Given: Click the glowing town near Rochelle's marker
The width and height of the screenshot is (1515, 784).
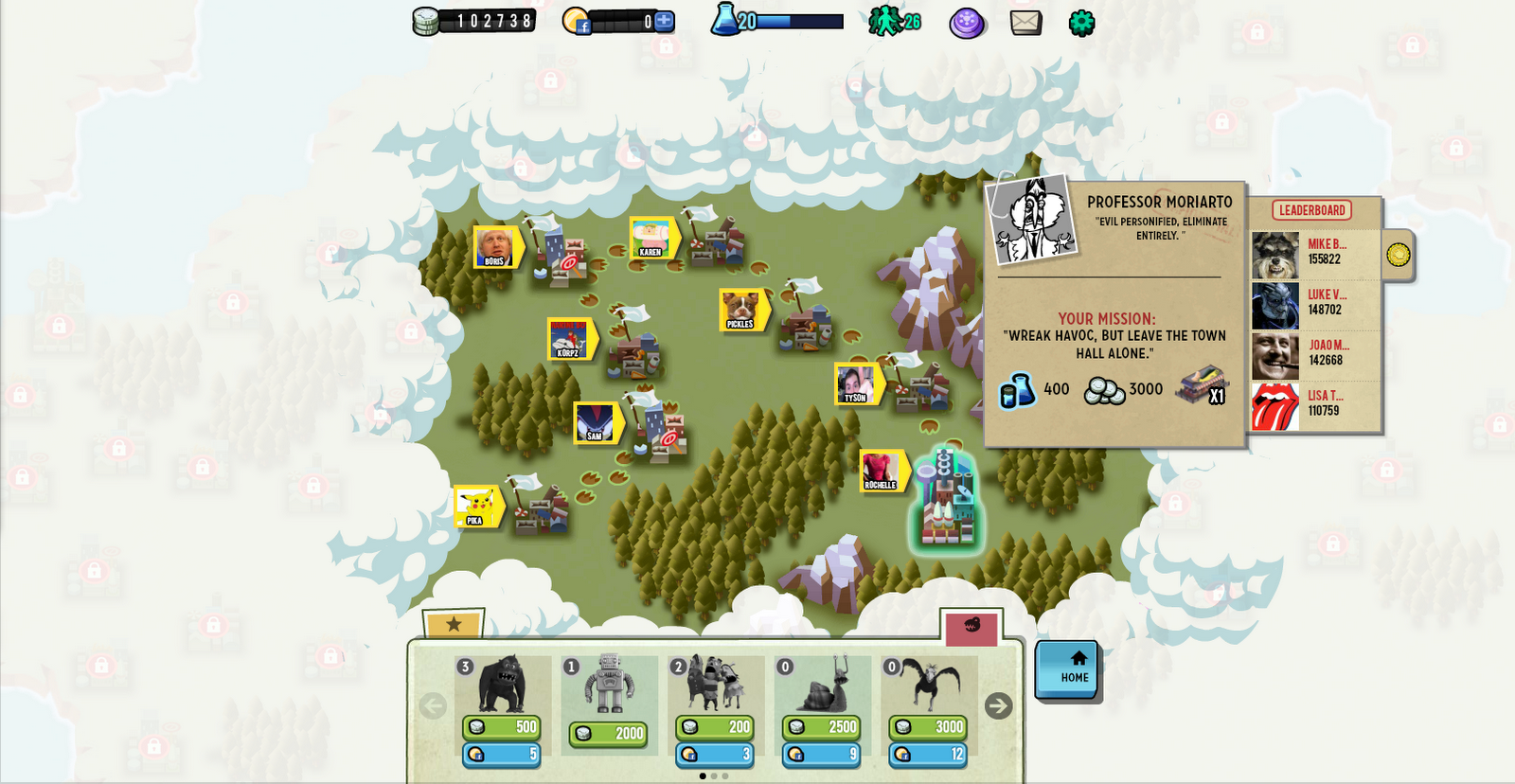Looking at the screenshot, I should coord(947,502).
